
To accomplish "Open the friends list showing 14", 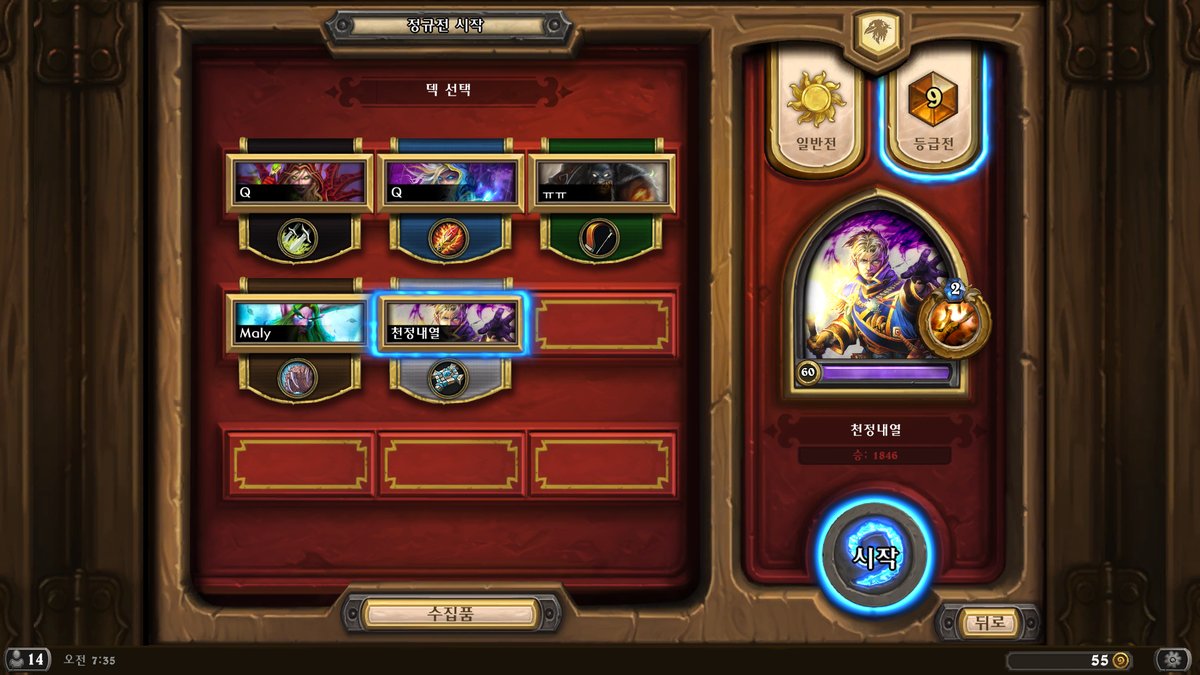I will point(27,660).
